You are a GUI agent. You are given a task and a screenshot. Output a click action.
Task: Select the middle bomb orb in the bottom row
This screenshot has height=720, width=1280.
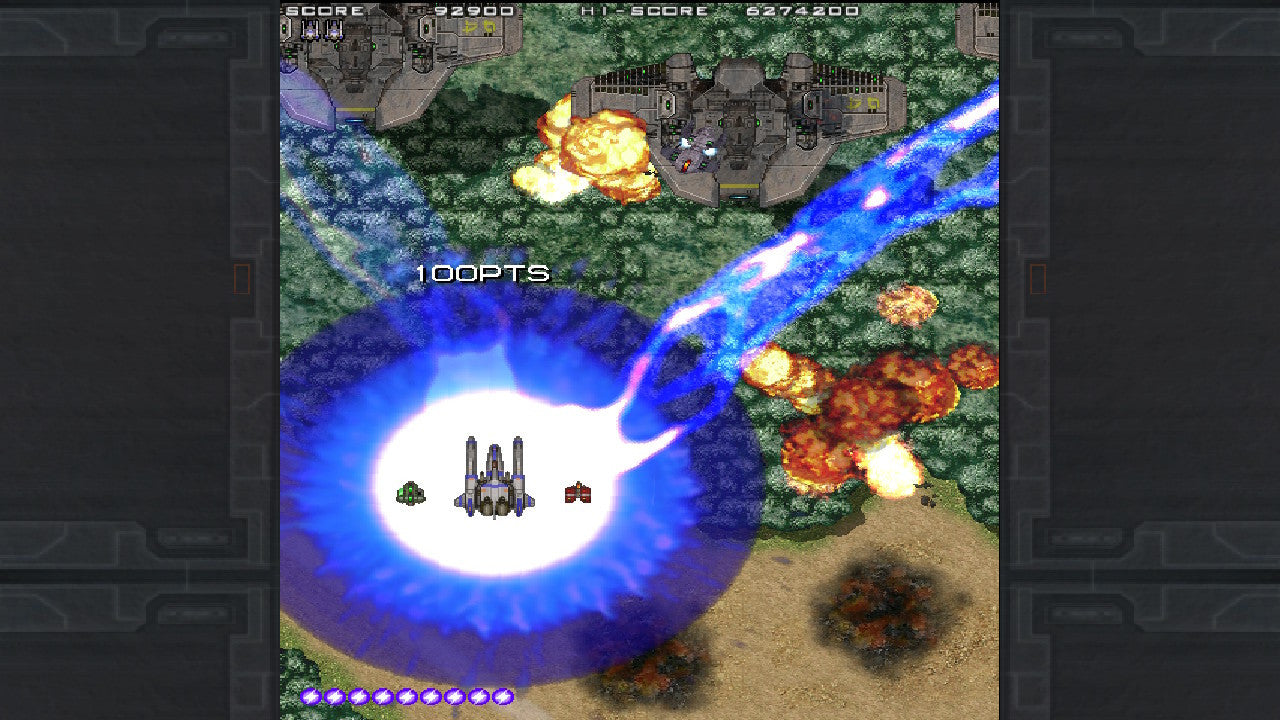point(407,697)
